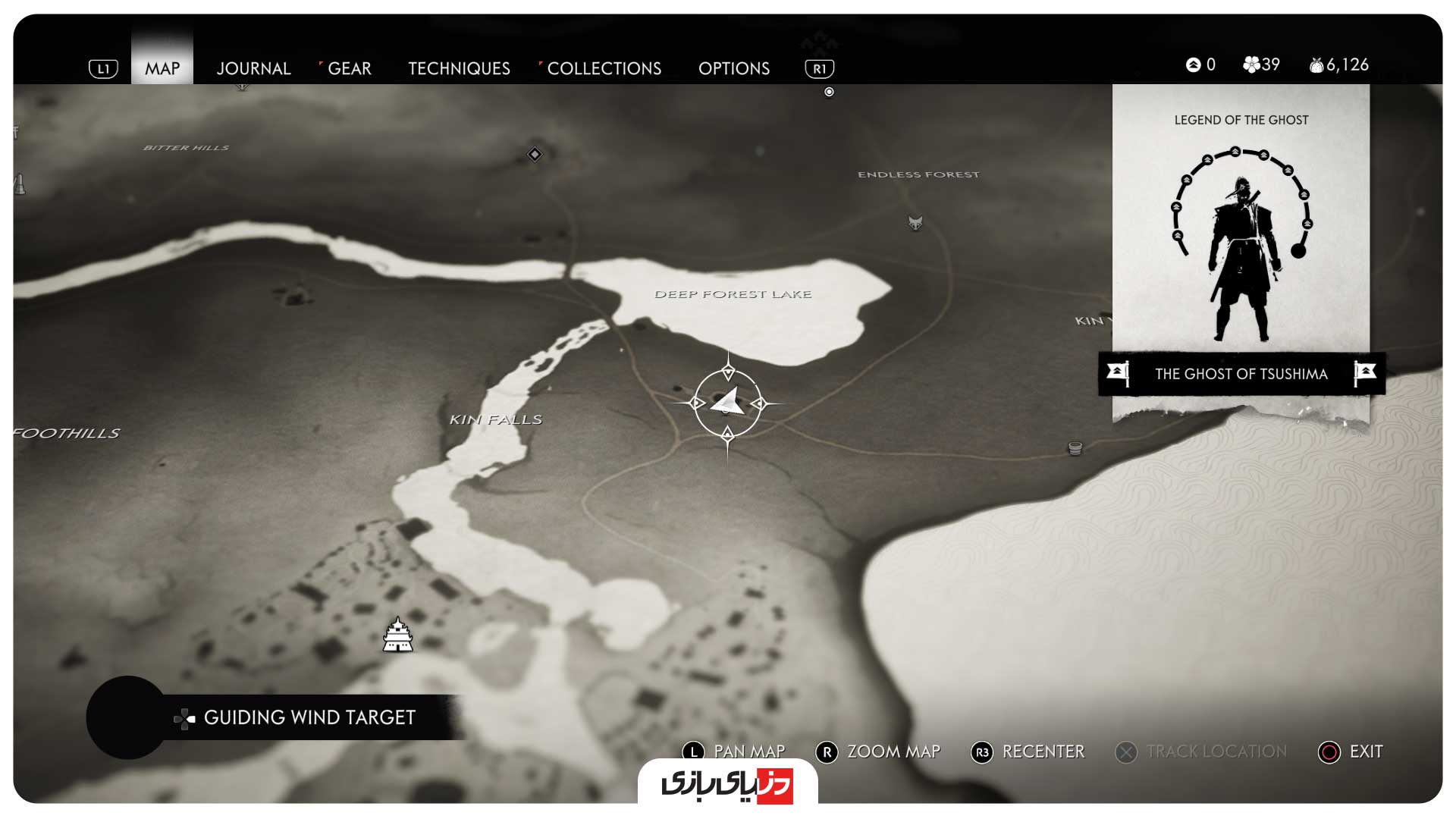Switch to the Journal tab
1456x819 pixels.
click(253, 68)
